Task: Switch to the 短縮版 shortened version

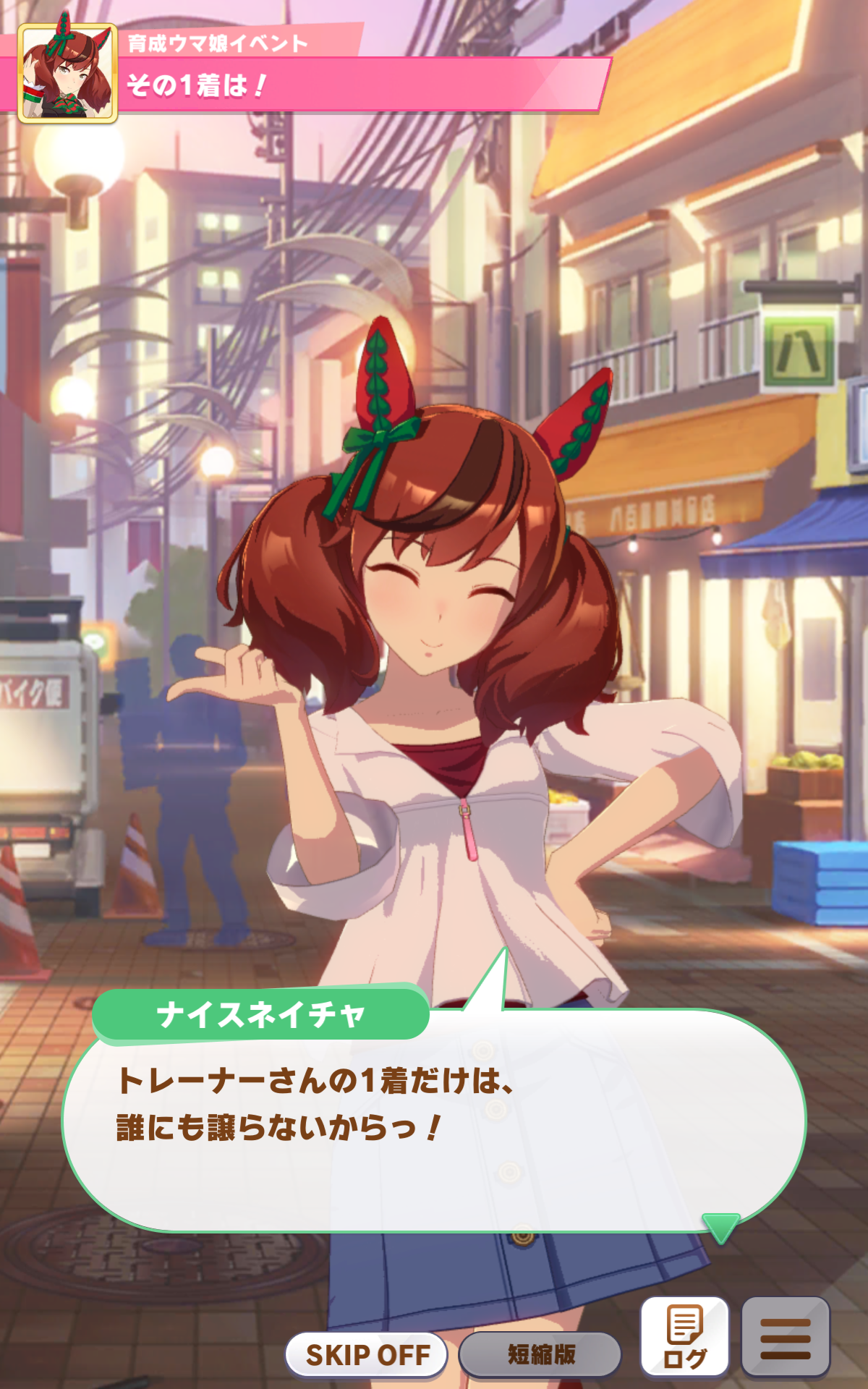Action: coord(540,1354)
